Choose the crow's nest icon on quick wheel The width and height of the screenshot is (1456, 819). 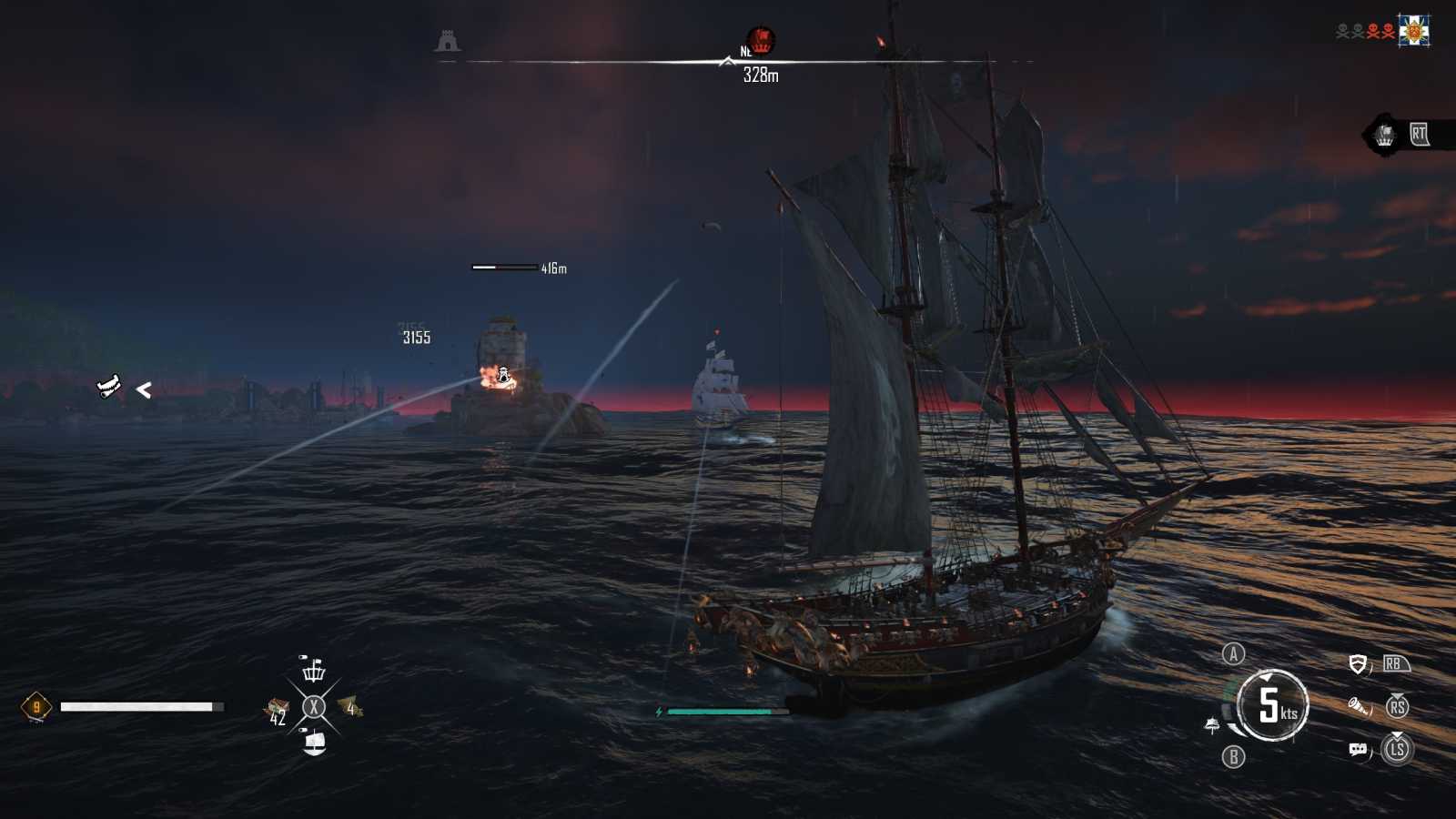pyautogui.click(x=314, y=671)
